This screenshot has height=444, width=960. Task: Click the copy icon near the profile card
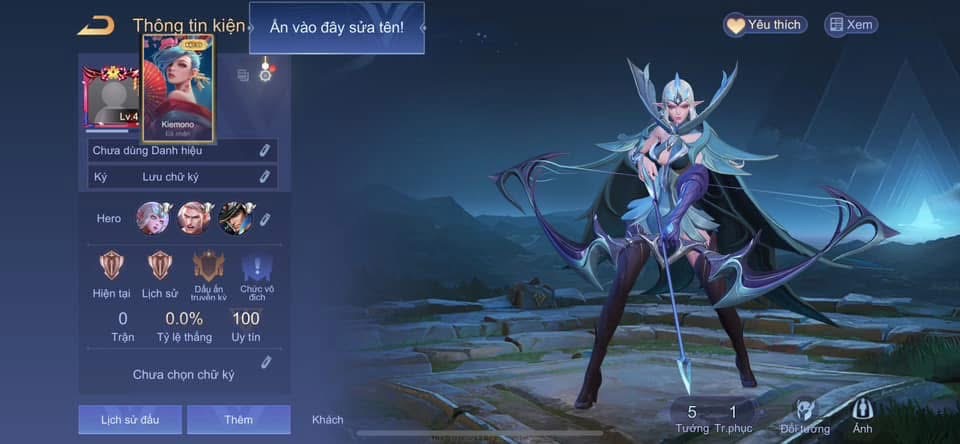243,75
